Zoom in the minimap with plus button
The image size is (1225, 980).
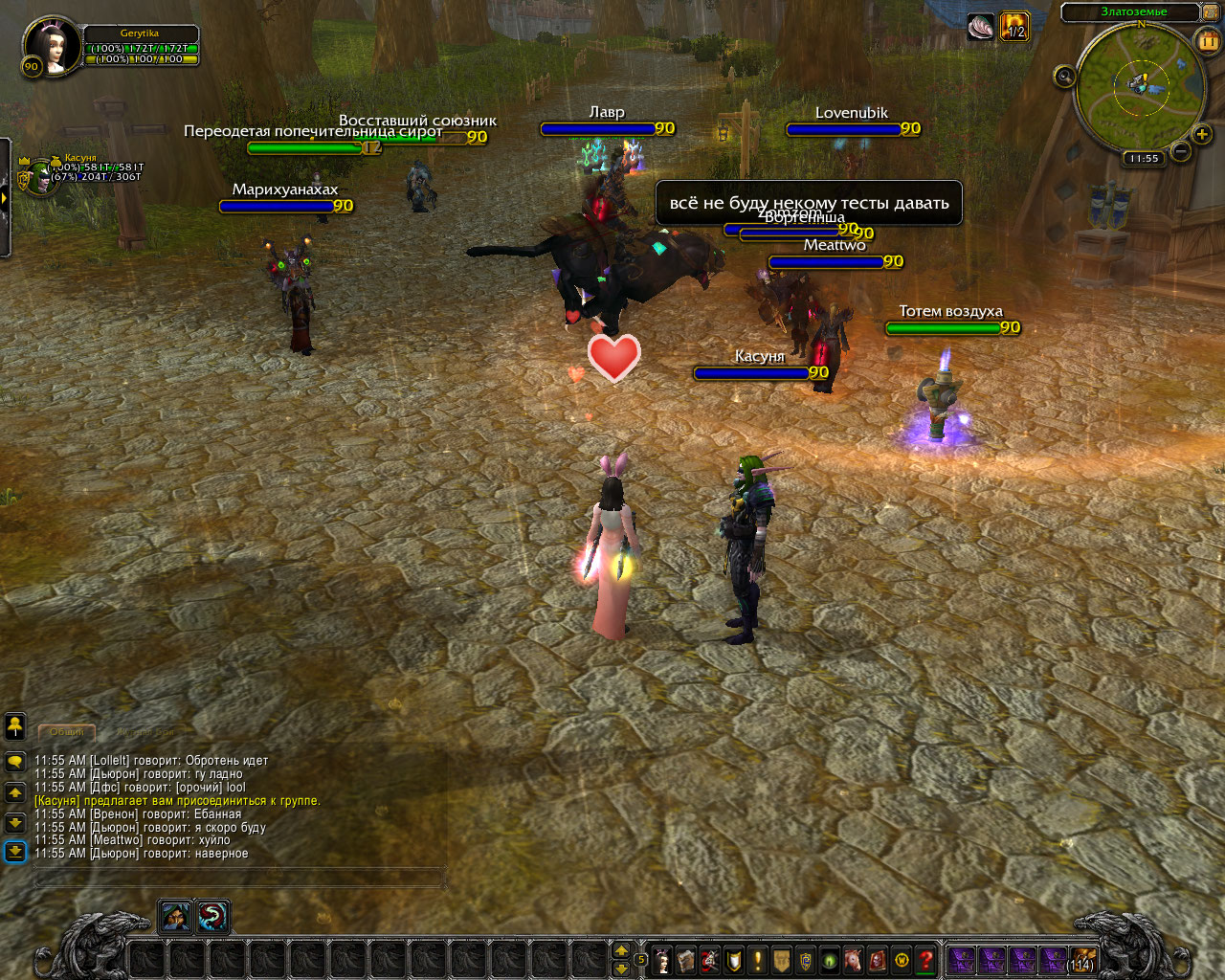(1202, 135)
